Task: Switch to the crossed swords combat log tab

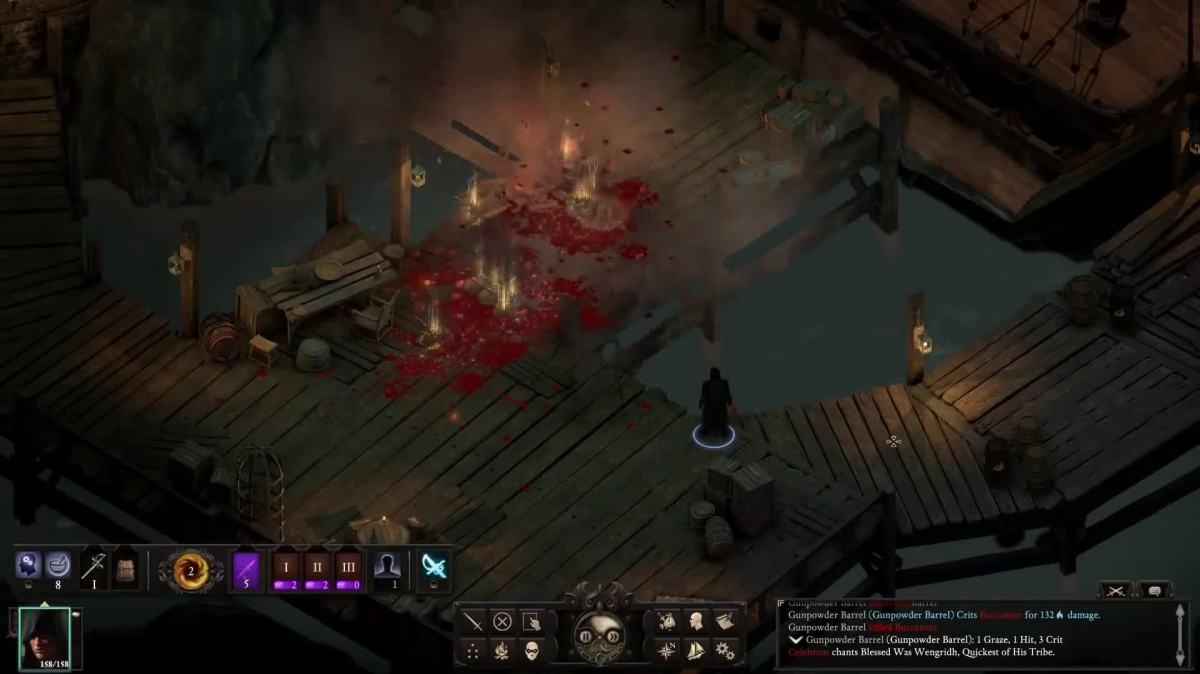Action: [1115, 590]
